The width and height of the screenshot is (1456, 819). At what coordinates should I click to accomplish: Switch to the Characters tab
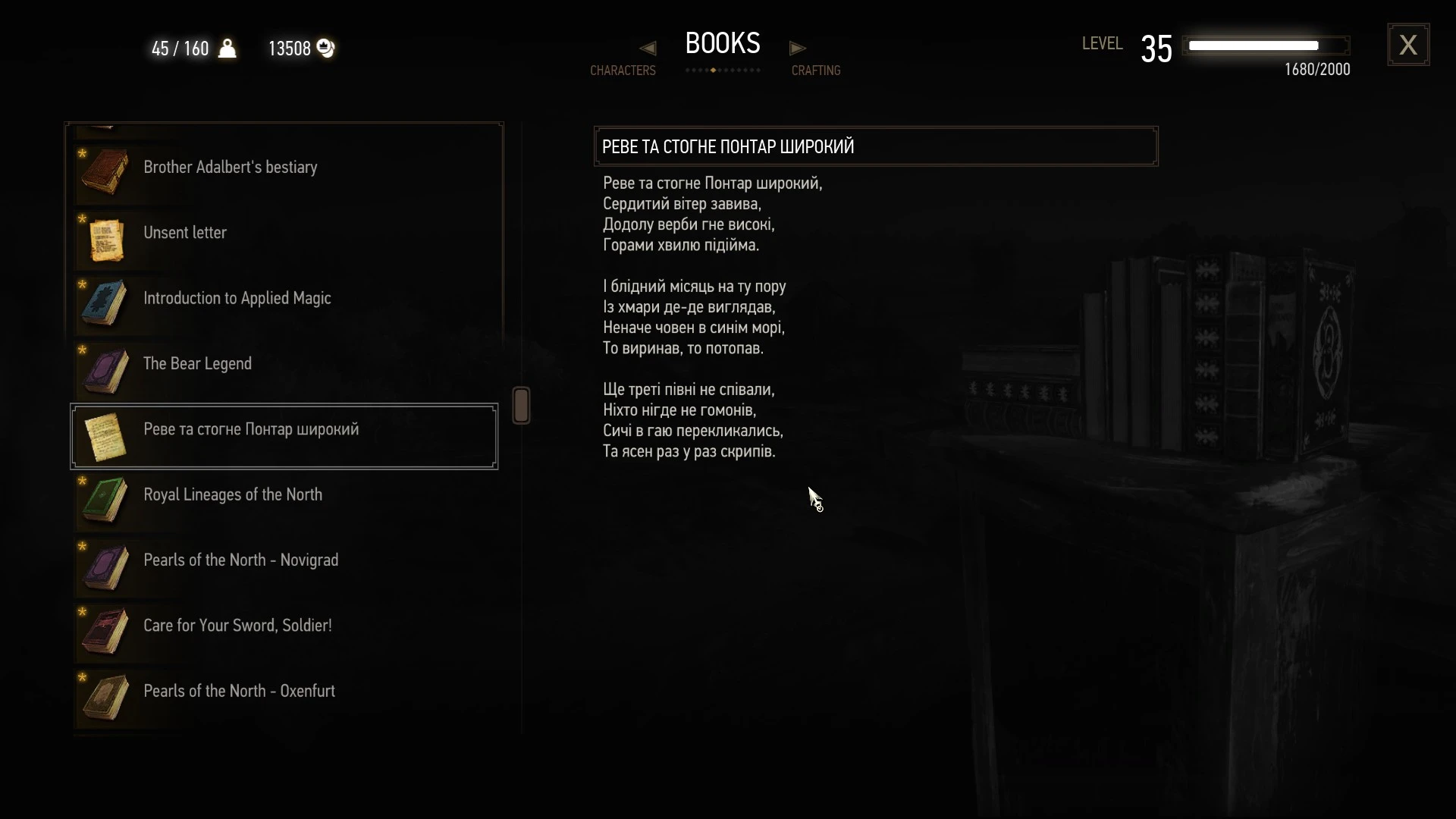click(623, 70)
